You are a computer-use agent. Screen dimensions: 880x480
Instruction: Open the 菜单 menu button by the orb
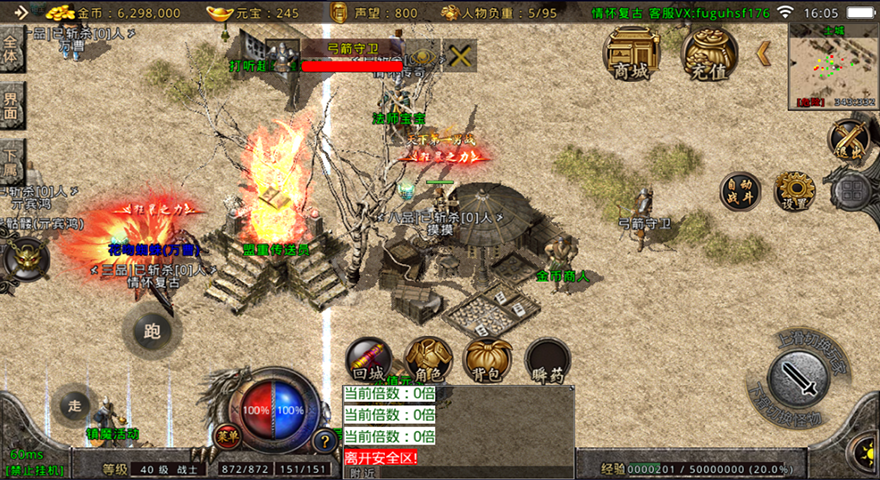tap(228, 435)
